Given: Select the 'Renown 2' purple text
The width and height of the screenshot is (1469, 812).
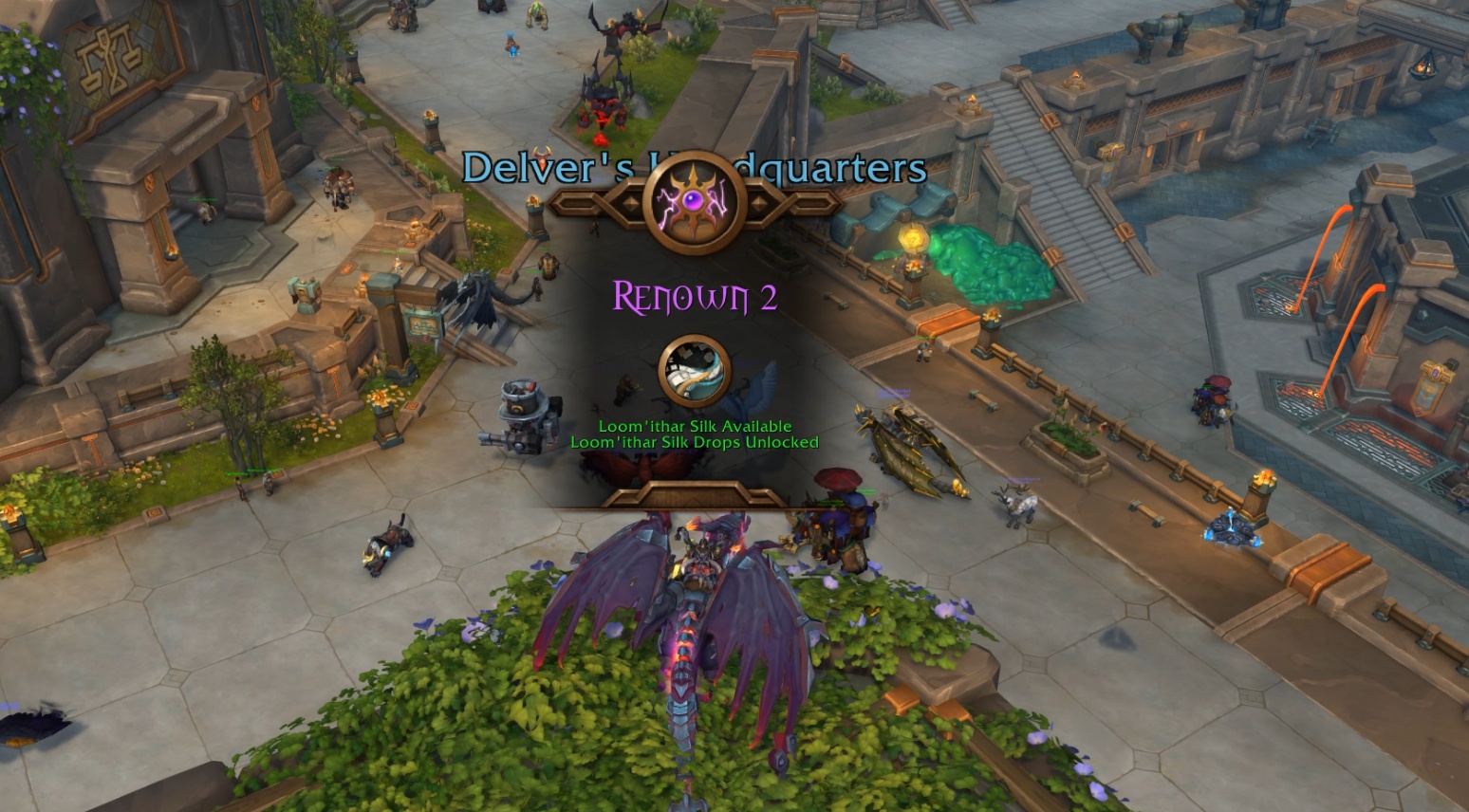Looking at the screenshot, I should [x=696, y=298].
